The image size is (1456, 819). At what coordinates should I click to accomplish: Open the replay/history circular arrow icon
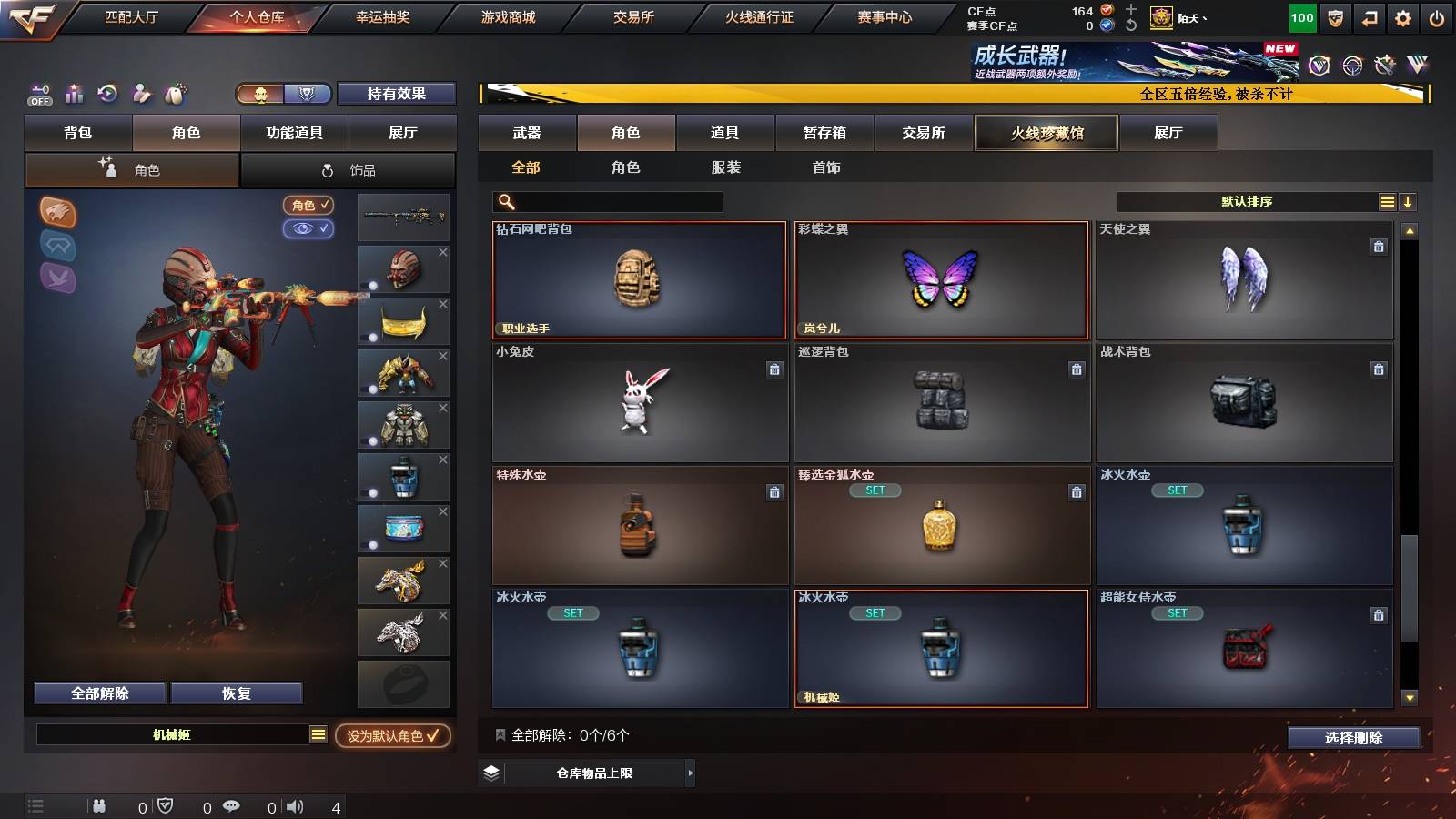click(x=107, y=92)
